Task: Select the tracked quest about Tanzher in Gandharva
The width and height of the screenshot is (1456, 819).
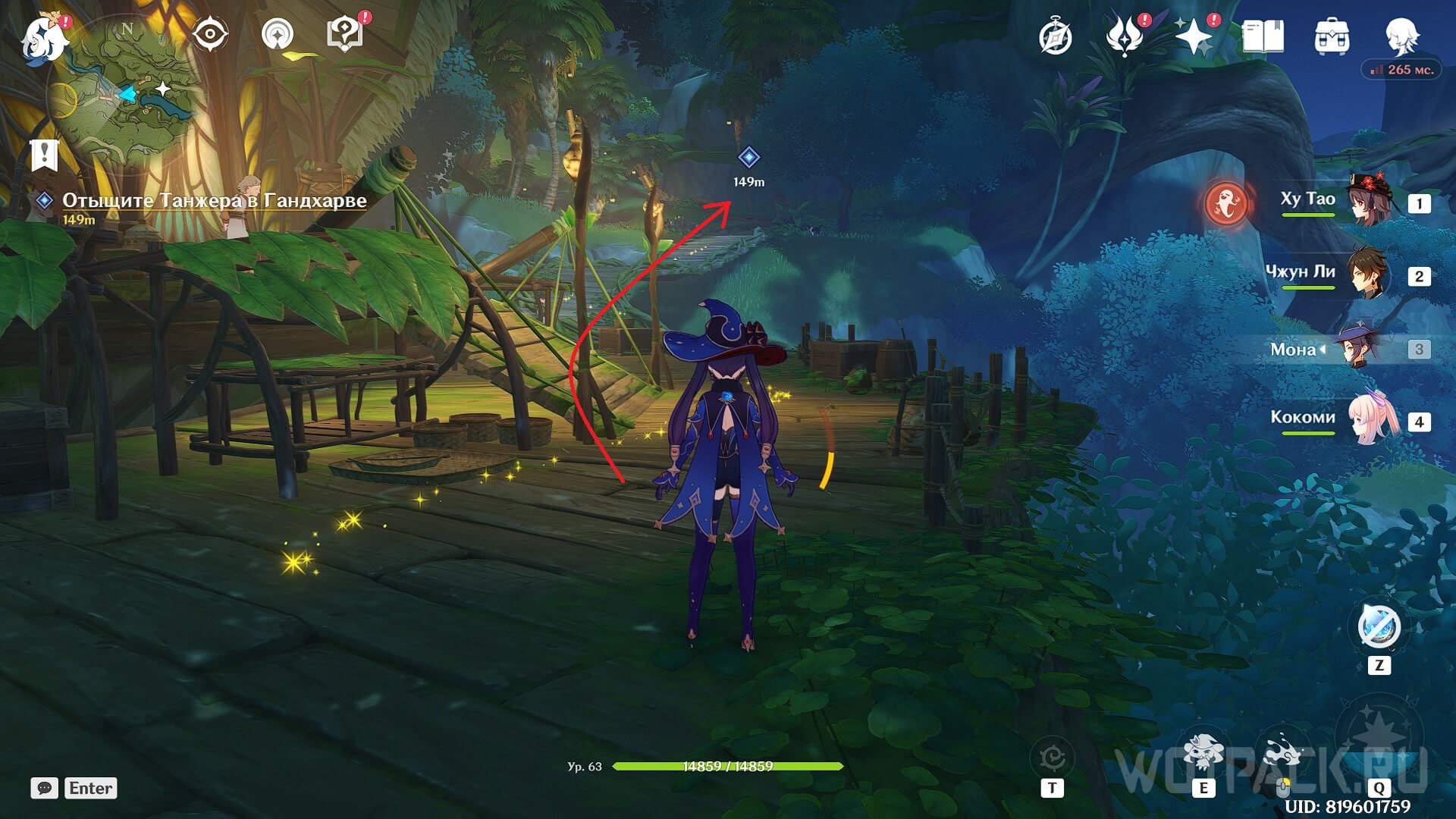Action: (x=214, y=200)
